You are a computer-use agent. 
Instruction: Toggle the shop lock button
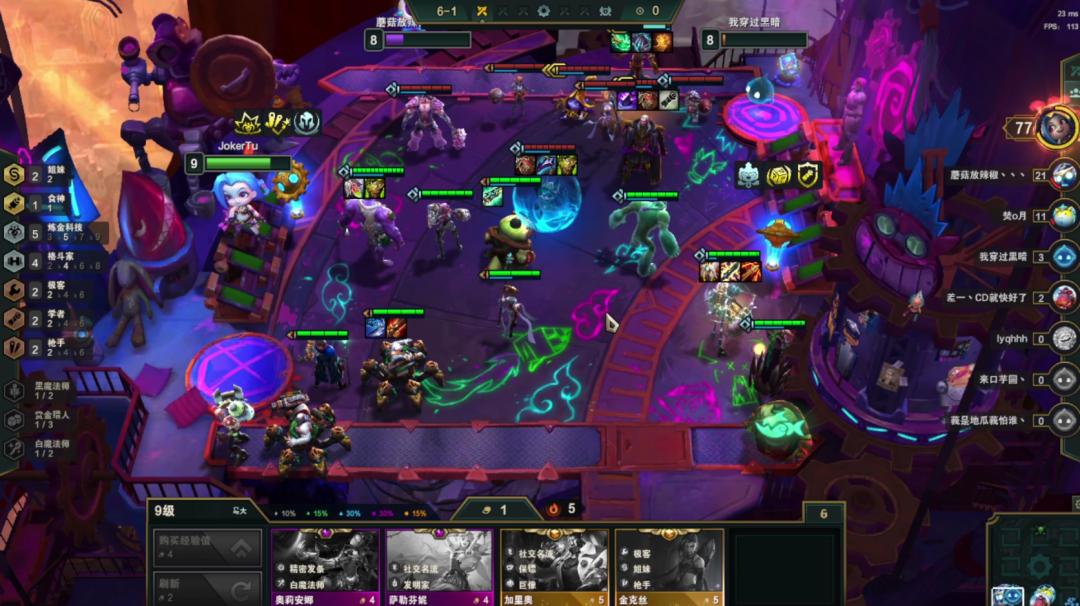click(240, 511)
